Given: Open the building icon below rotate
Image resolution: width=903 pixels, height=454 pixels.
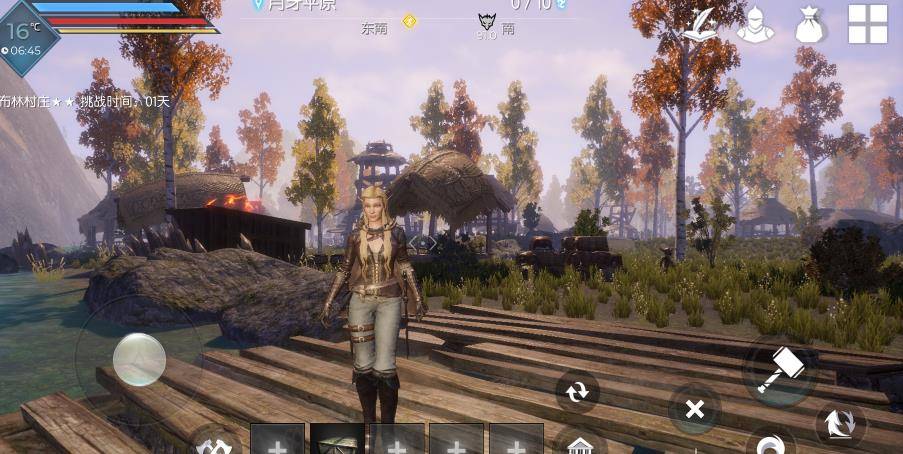Looking at the screenshot, I should pyautogui.click(x=579, y=443).
